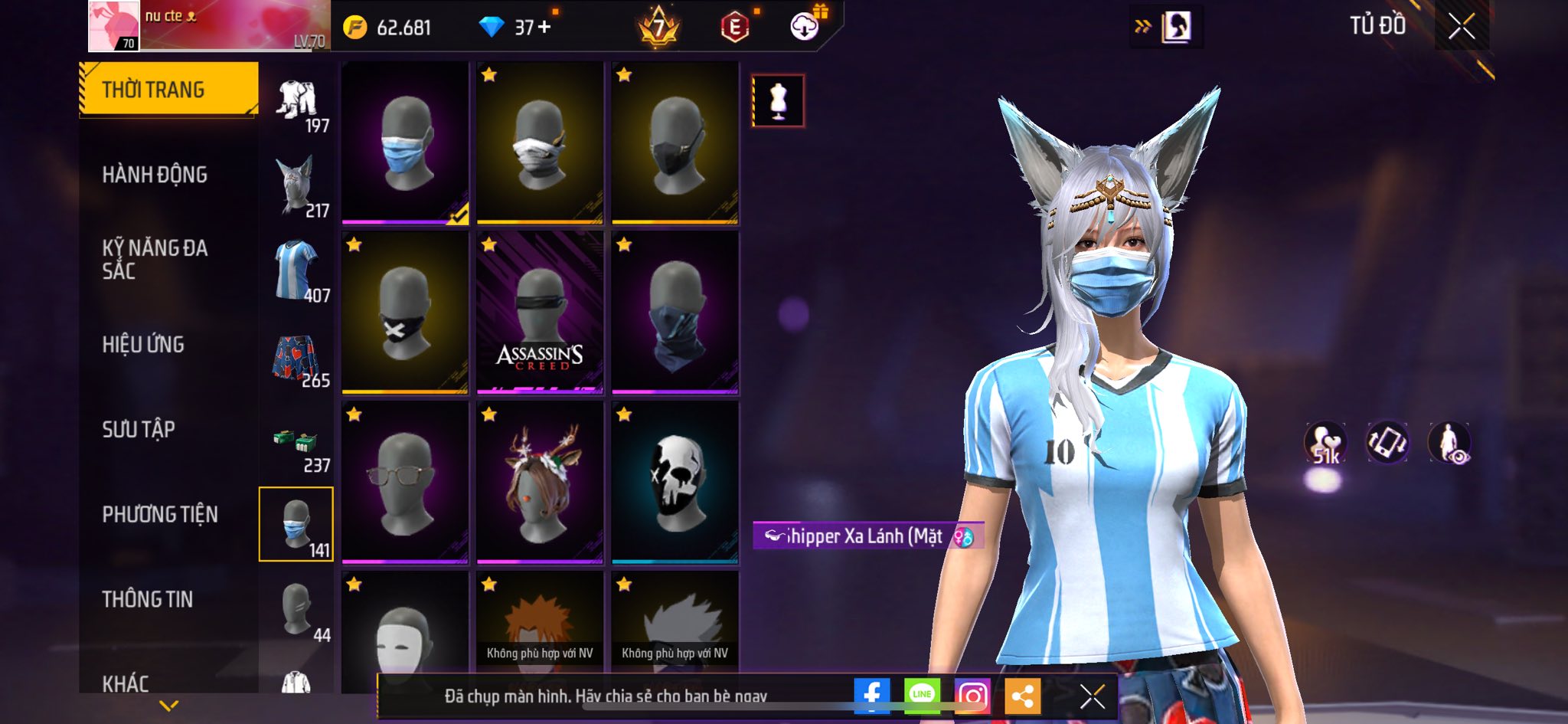Share the screenshot to Facebook
Image resolution: width=1568 pixels, height=724 pixels.
coord(871,696)
